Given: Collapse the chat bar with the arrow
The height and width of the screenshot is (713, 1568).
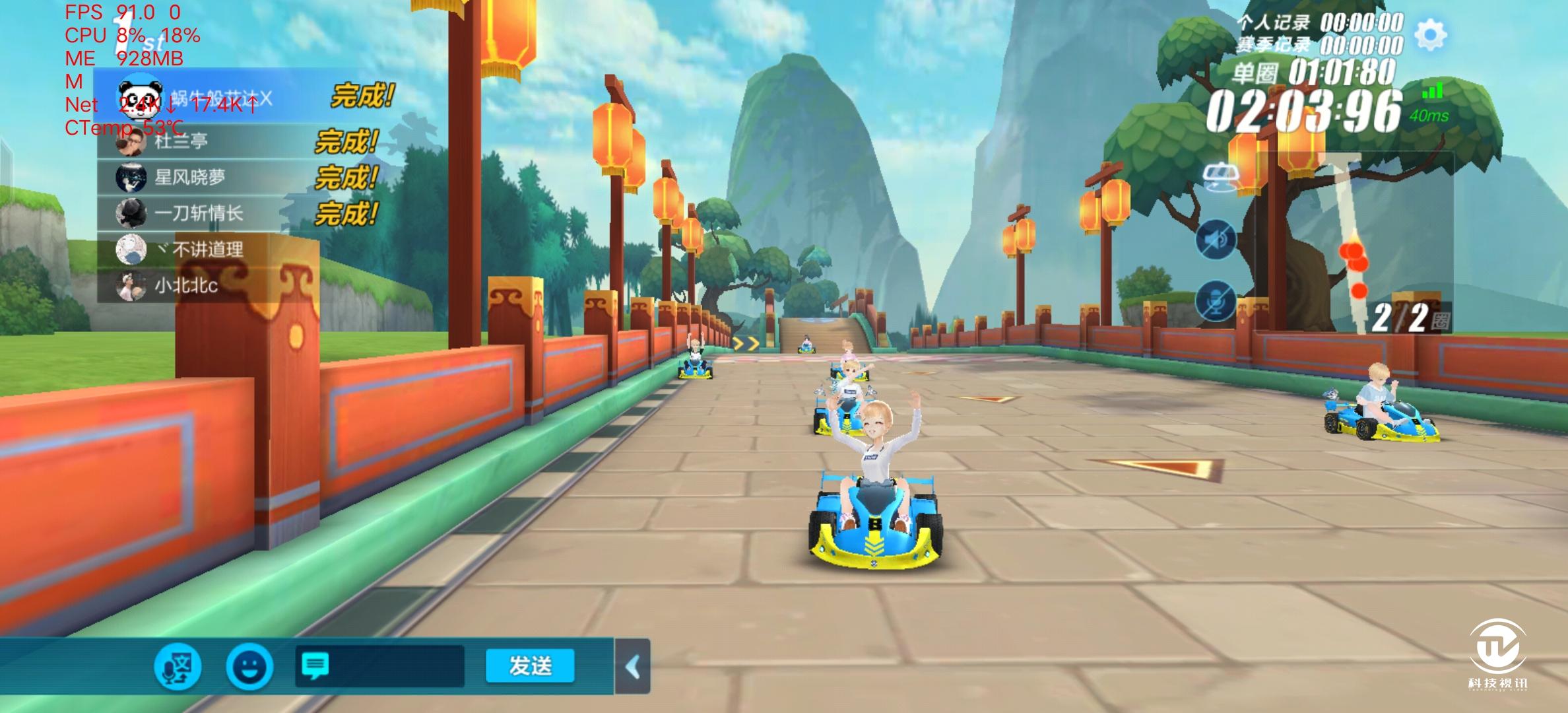Looking at the screenshot, I should click(632, 667).
